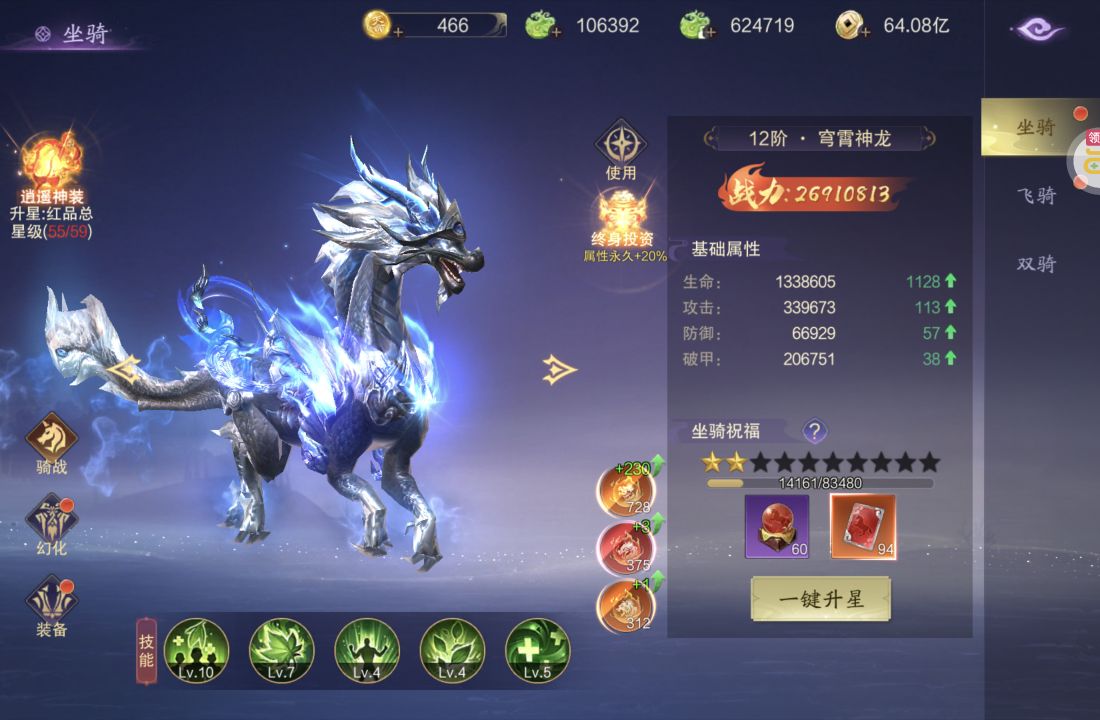Click the 一键升星 upgrade button
Screen dimensions: 1100x720
click(x=820, y=599)
